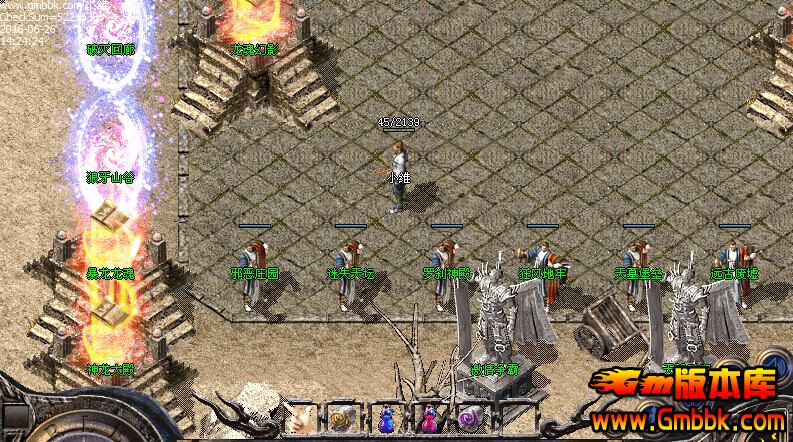Activate the purple scroll hotbar slot

coord(468,418)
